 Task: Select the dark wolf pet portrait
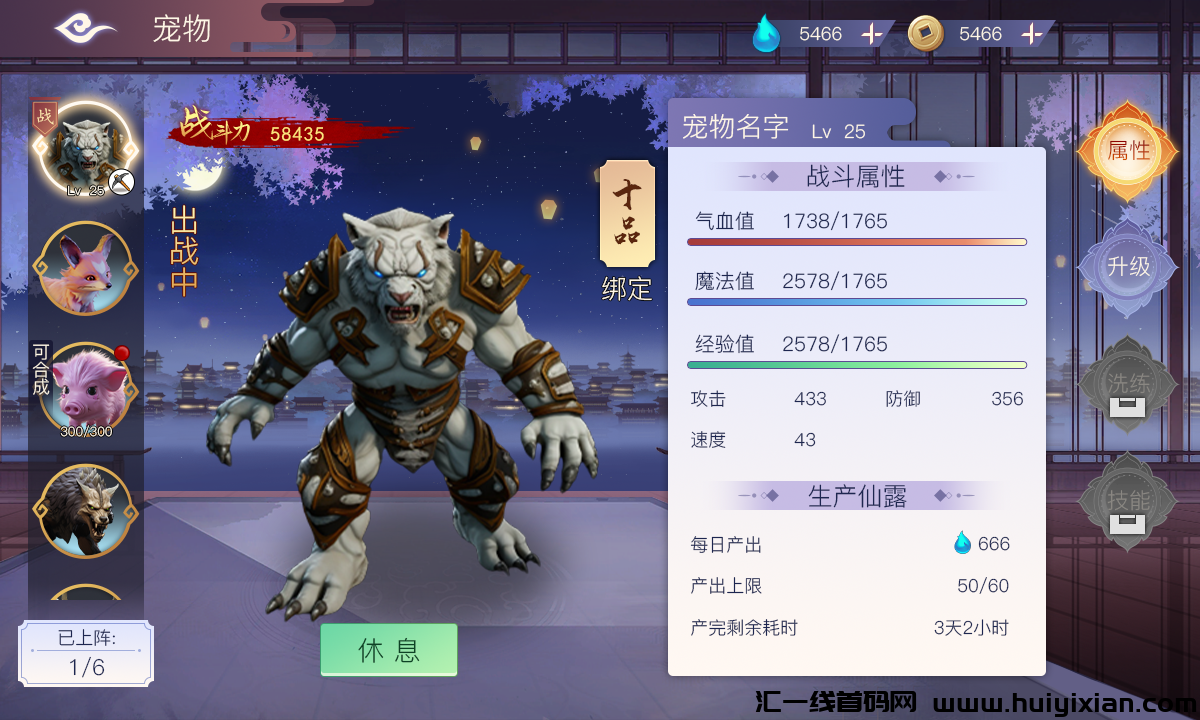pyautogui.click(x=84, y=510)
